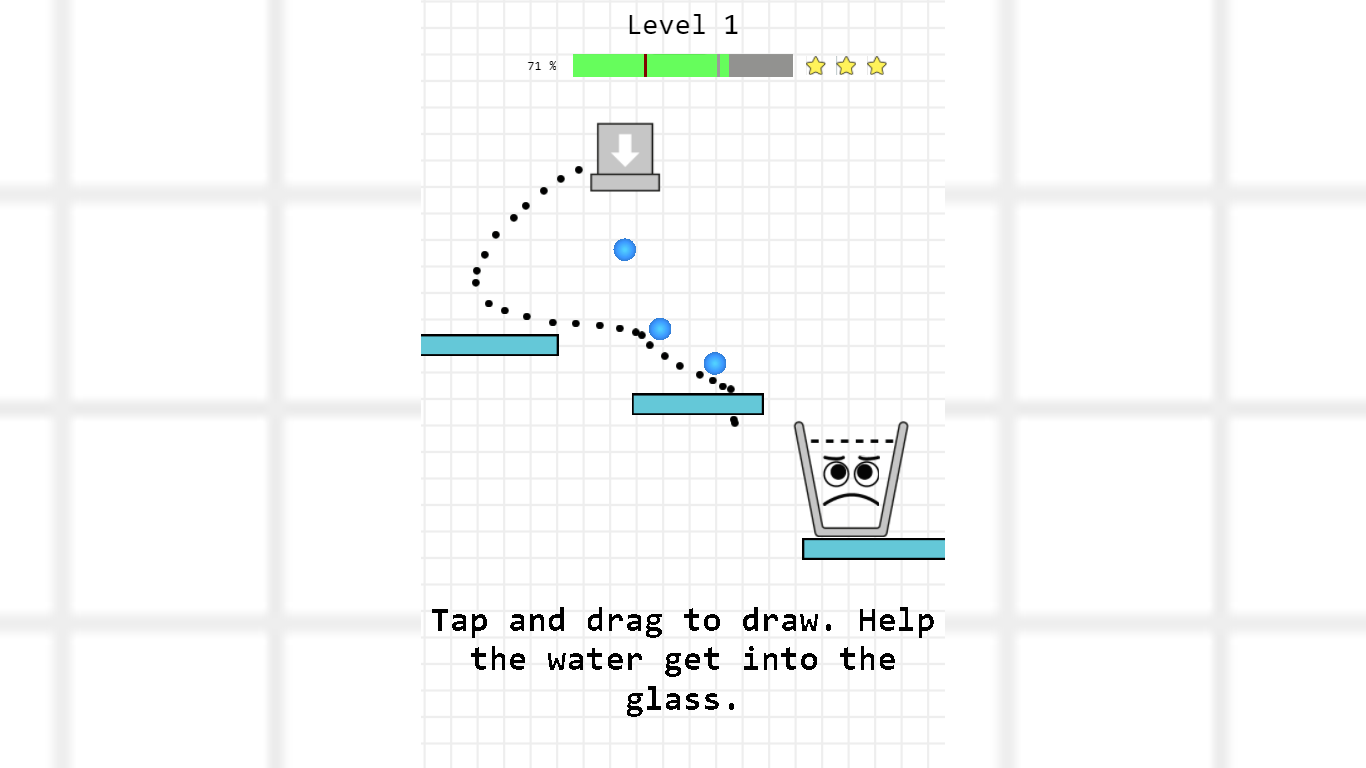This screenshot has width=1366, height=768.
Task: Click the left teal platform
Action: coord(489,344)
